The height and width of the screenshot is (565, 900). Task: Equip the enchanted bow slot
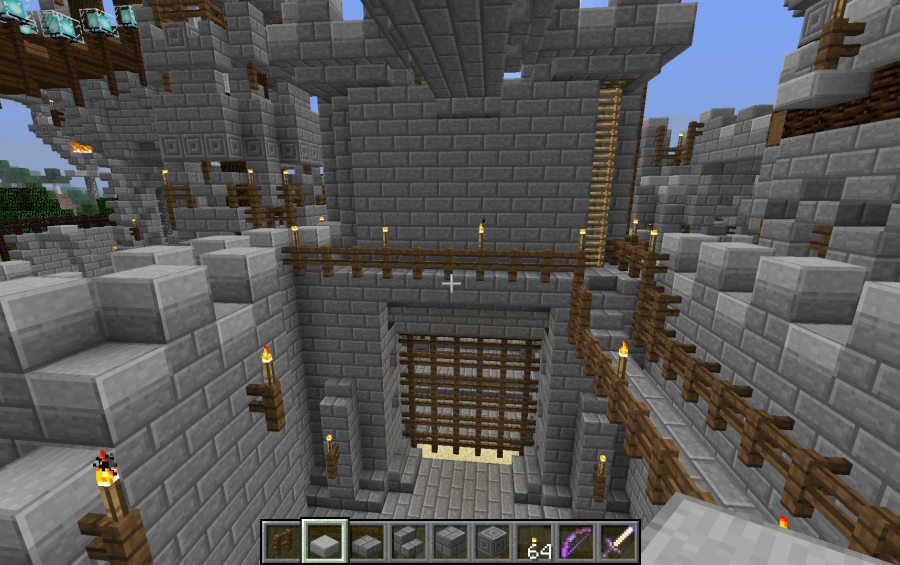click(576, 541)
